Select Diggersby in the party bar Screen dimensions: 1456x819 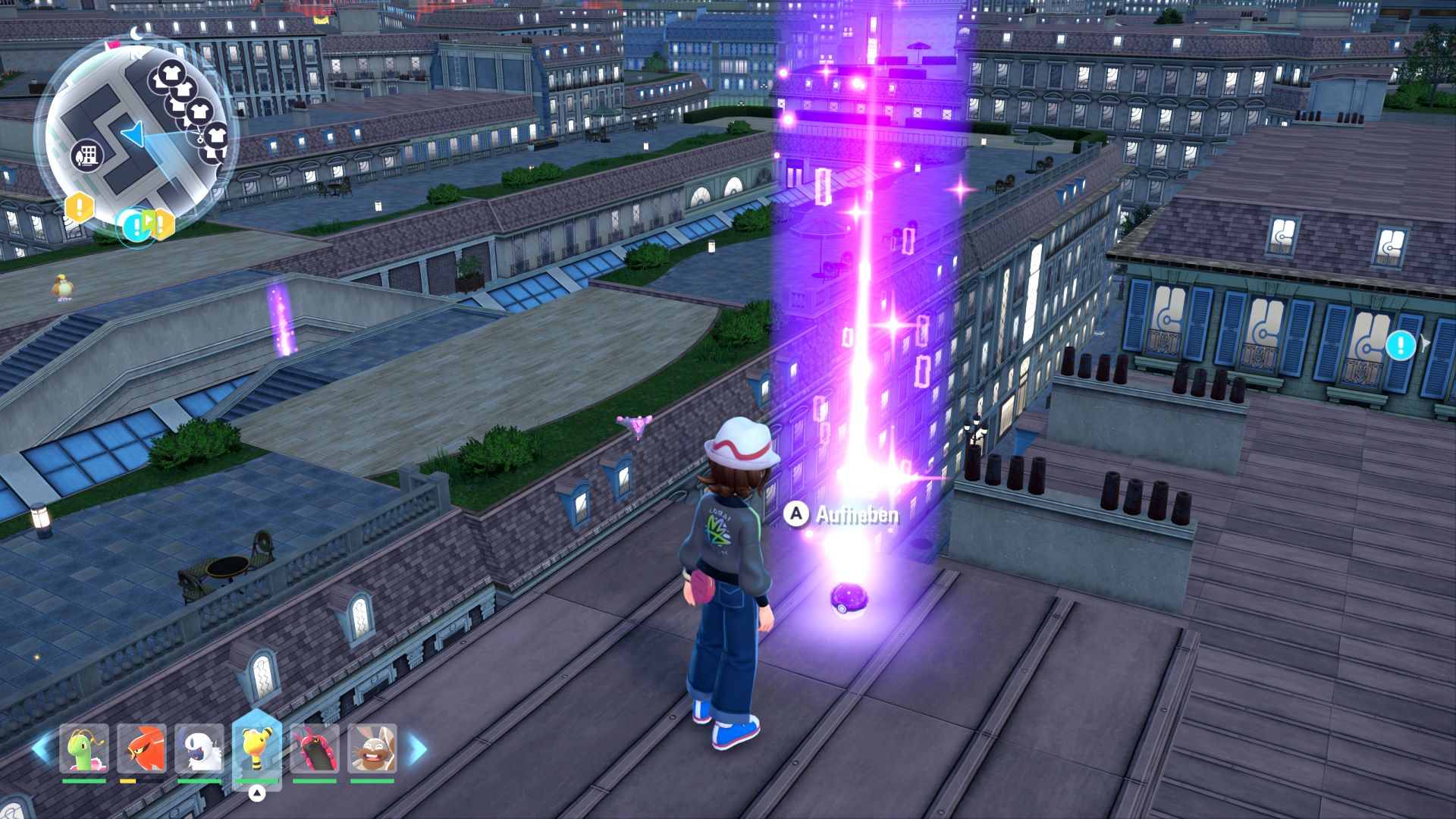[x=372, y=748]
